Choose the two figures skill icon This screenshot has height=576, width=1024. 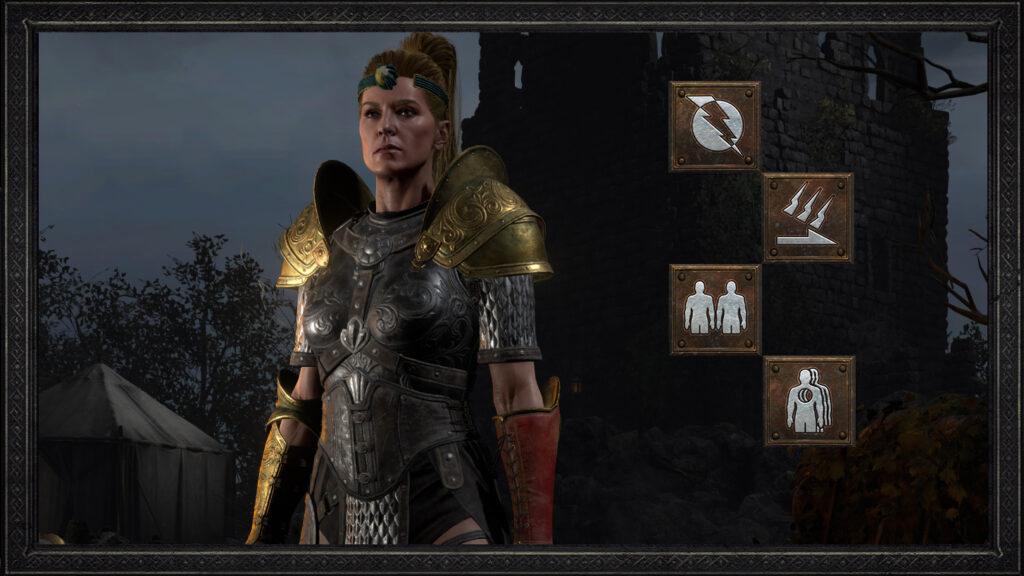714,309
